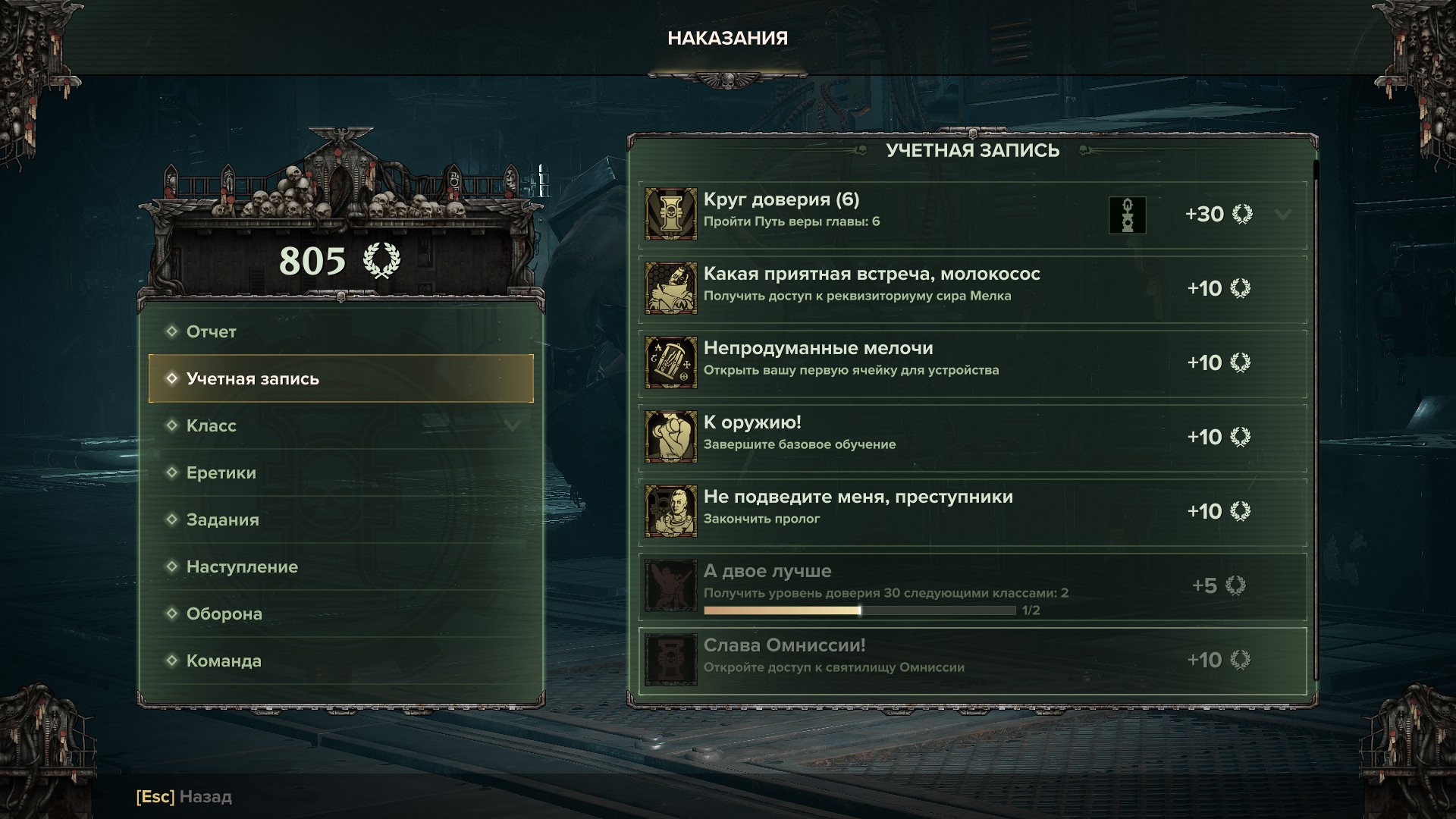Select the Учетная запись category
1456x819 pixels.
click(253, 378)
